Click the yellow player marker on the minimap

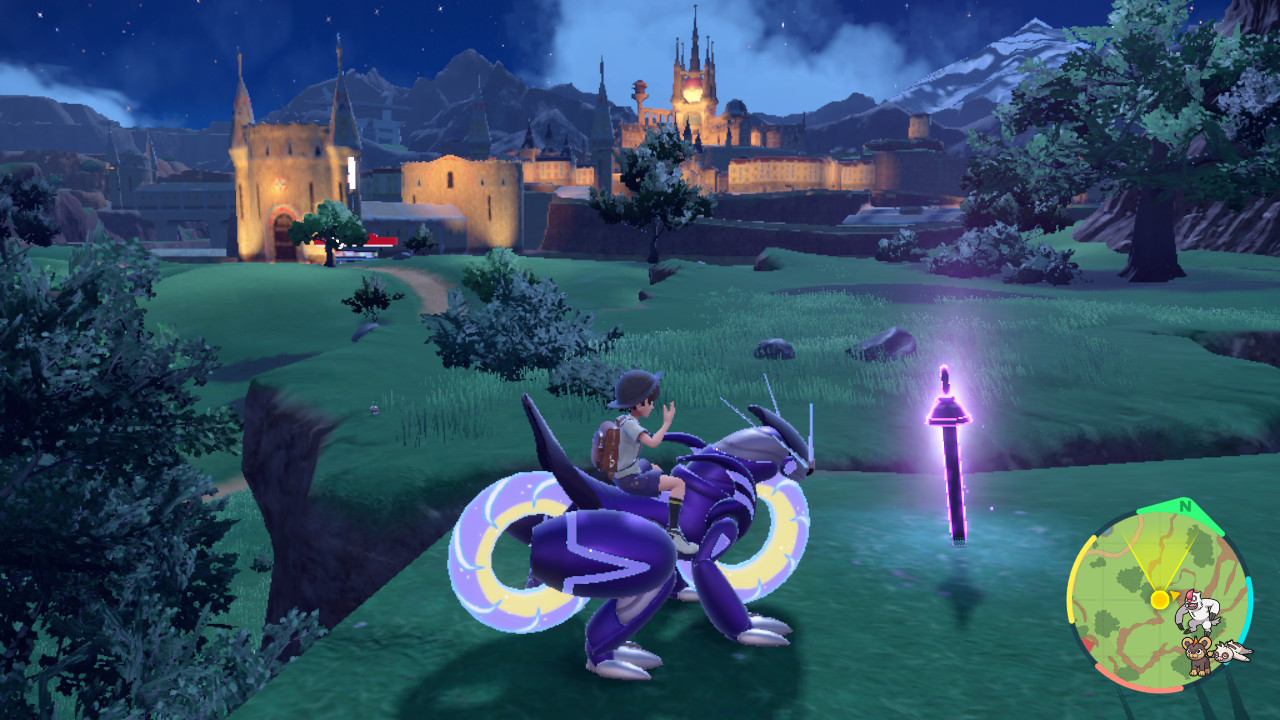click(x=1159, y=599)
